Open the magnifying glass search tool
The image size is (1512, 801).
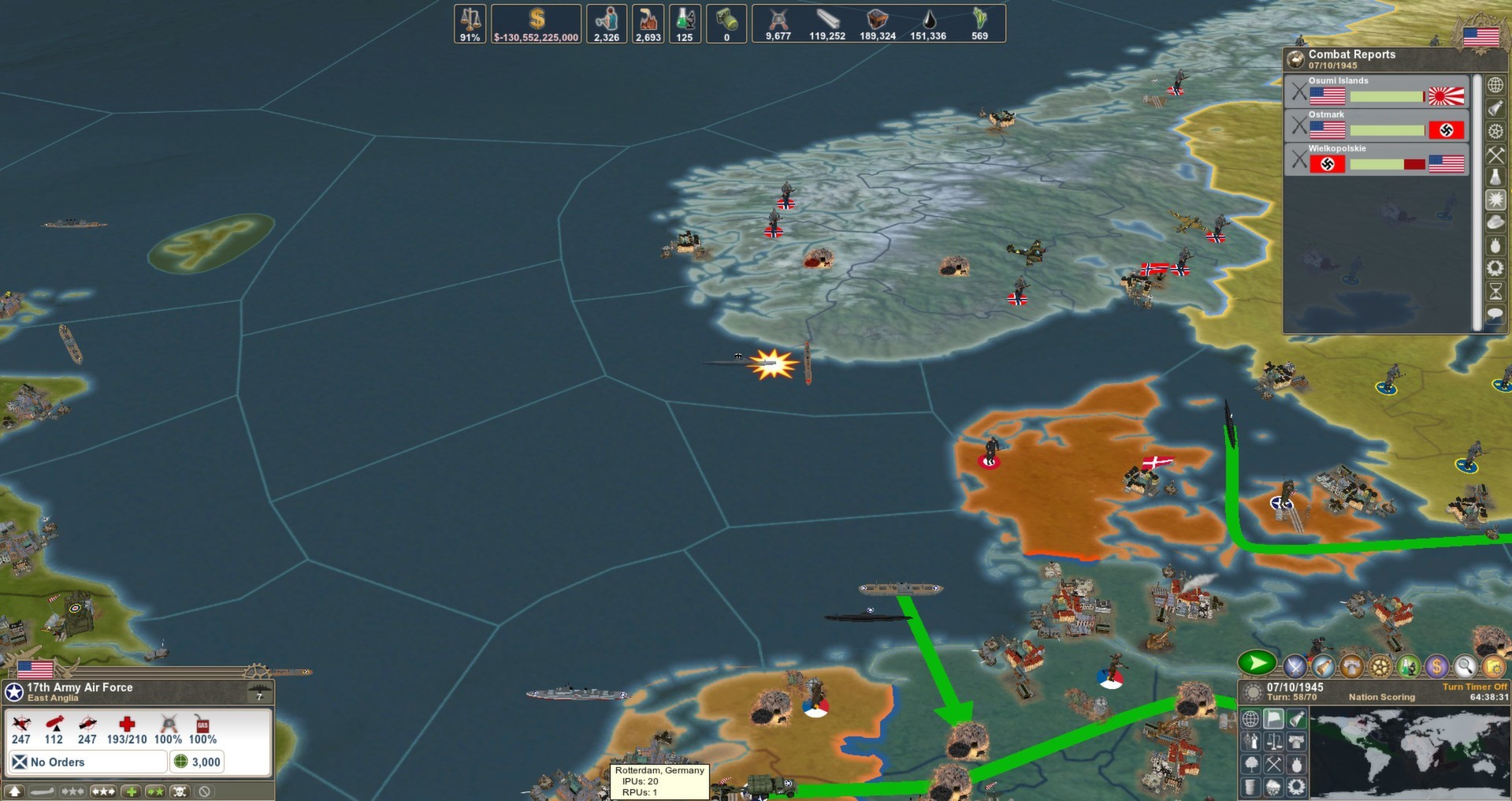(x=1465, y=667)
